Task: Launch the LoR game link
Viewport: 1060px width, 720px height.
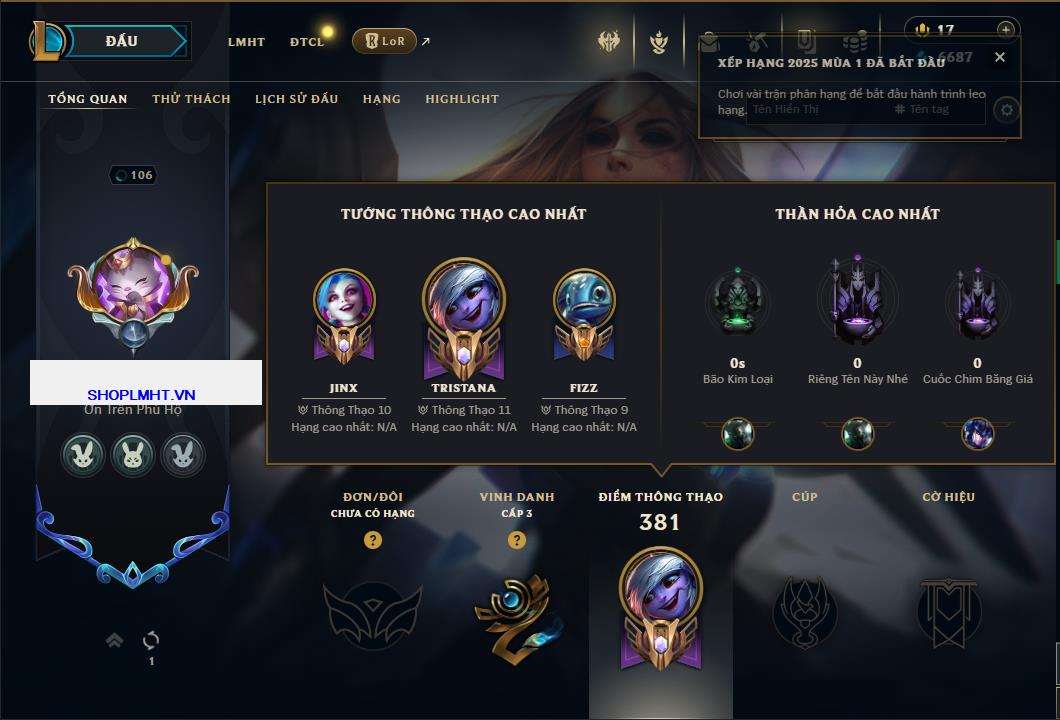Action: (x=385, y=41)
